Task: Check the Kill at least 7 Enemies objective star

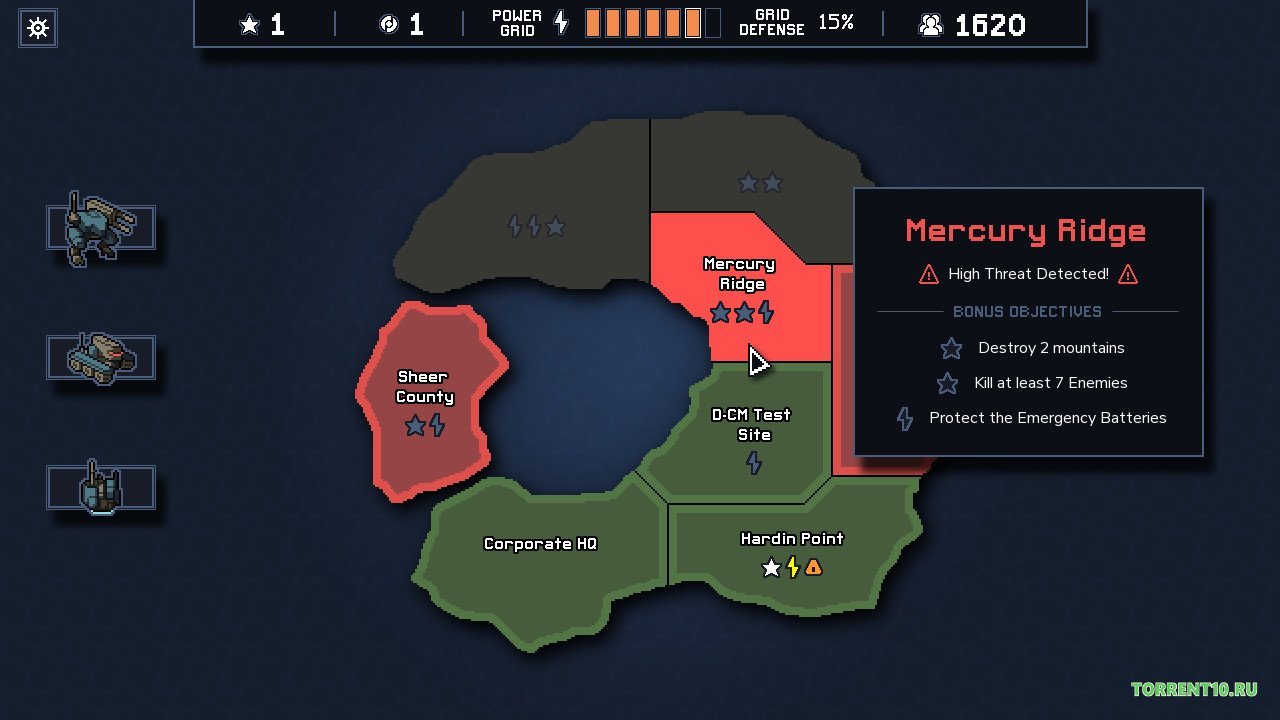Action: pyautogui.click(x=947, y=383)
